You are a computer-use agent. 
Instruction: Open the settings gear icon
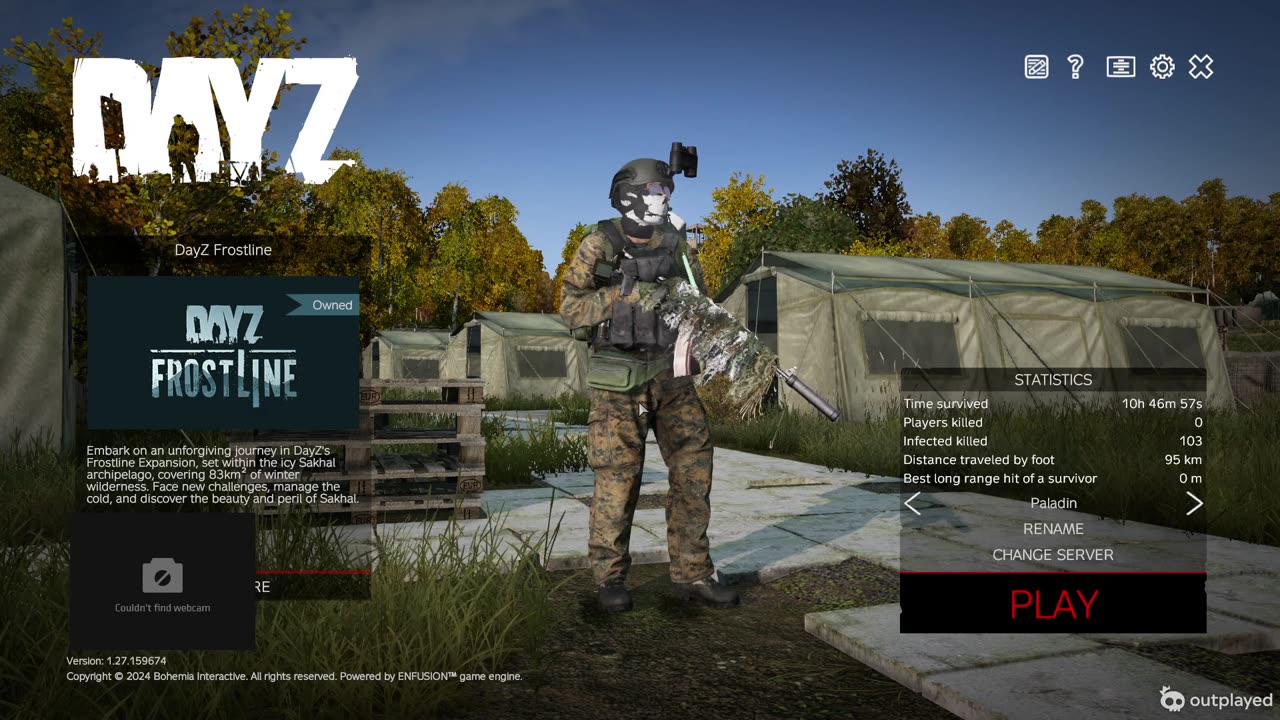tap(1162, 67)
